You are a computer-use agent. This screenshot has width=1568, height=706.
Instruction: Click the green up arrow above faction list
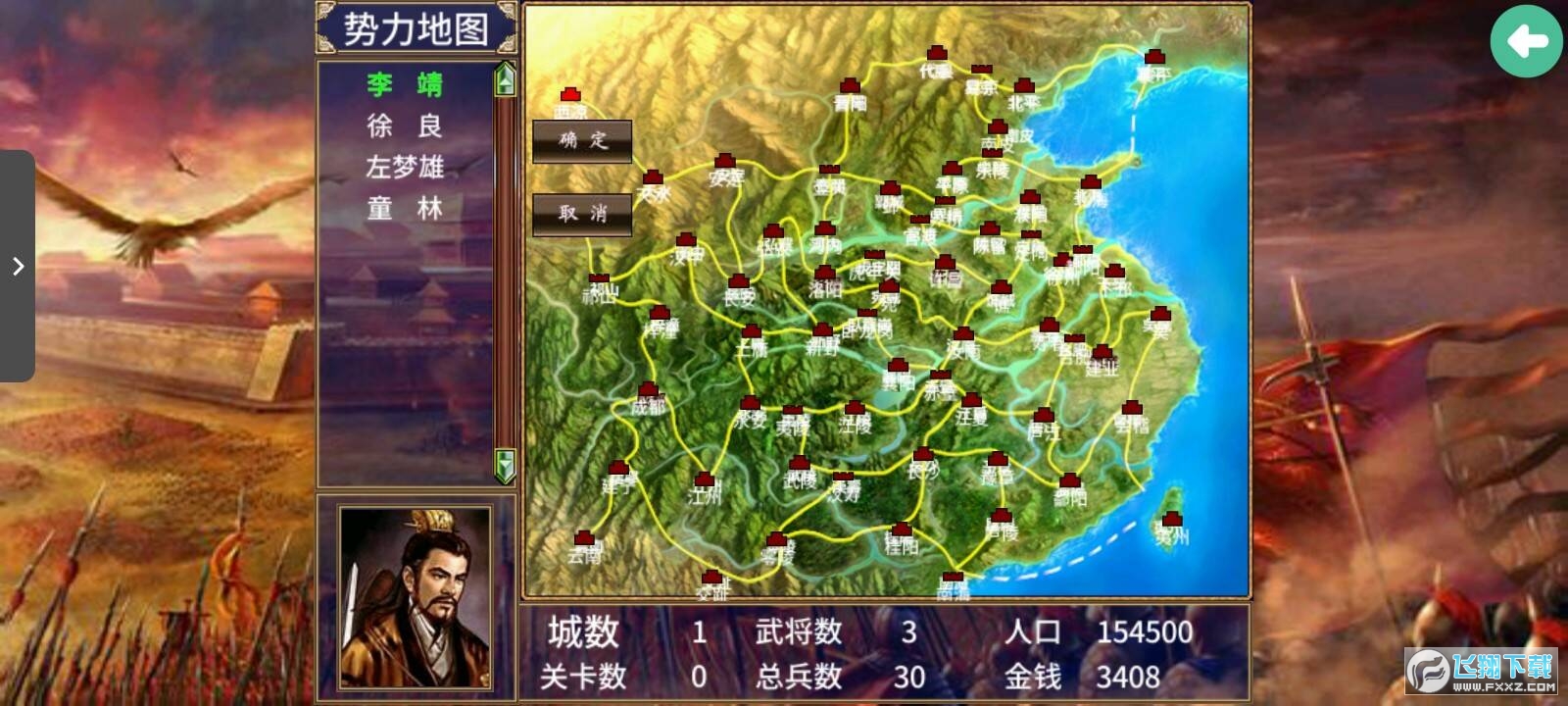click(x=505, y=83)
